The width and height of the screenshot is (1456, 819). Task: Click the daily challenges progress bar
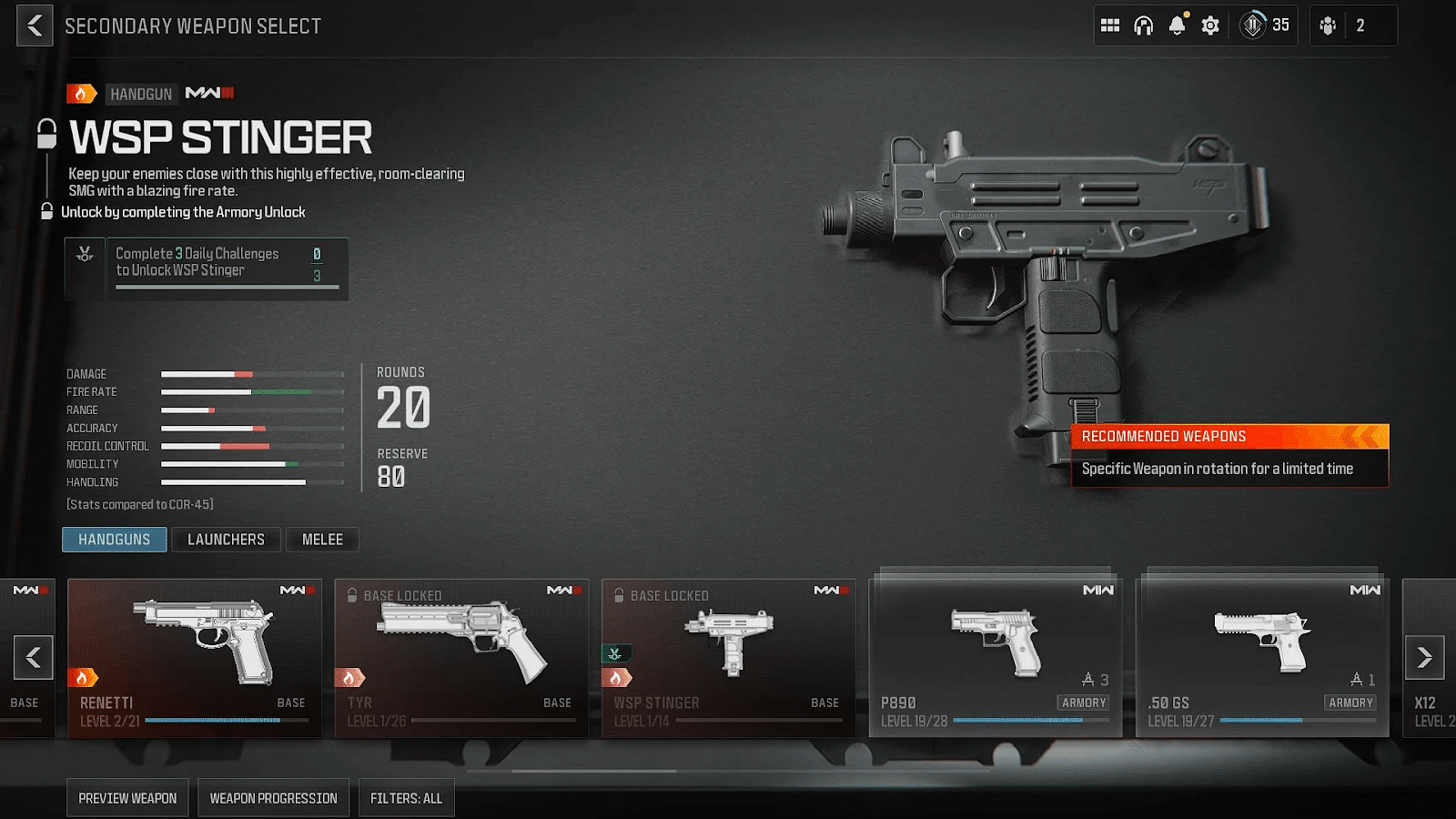(226, 288)
